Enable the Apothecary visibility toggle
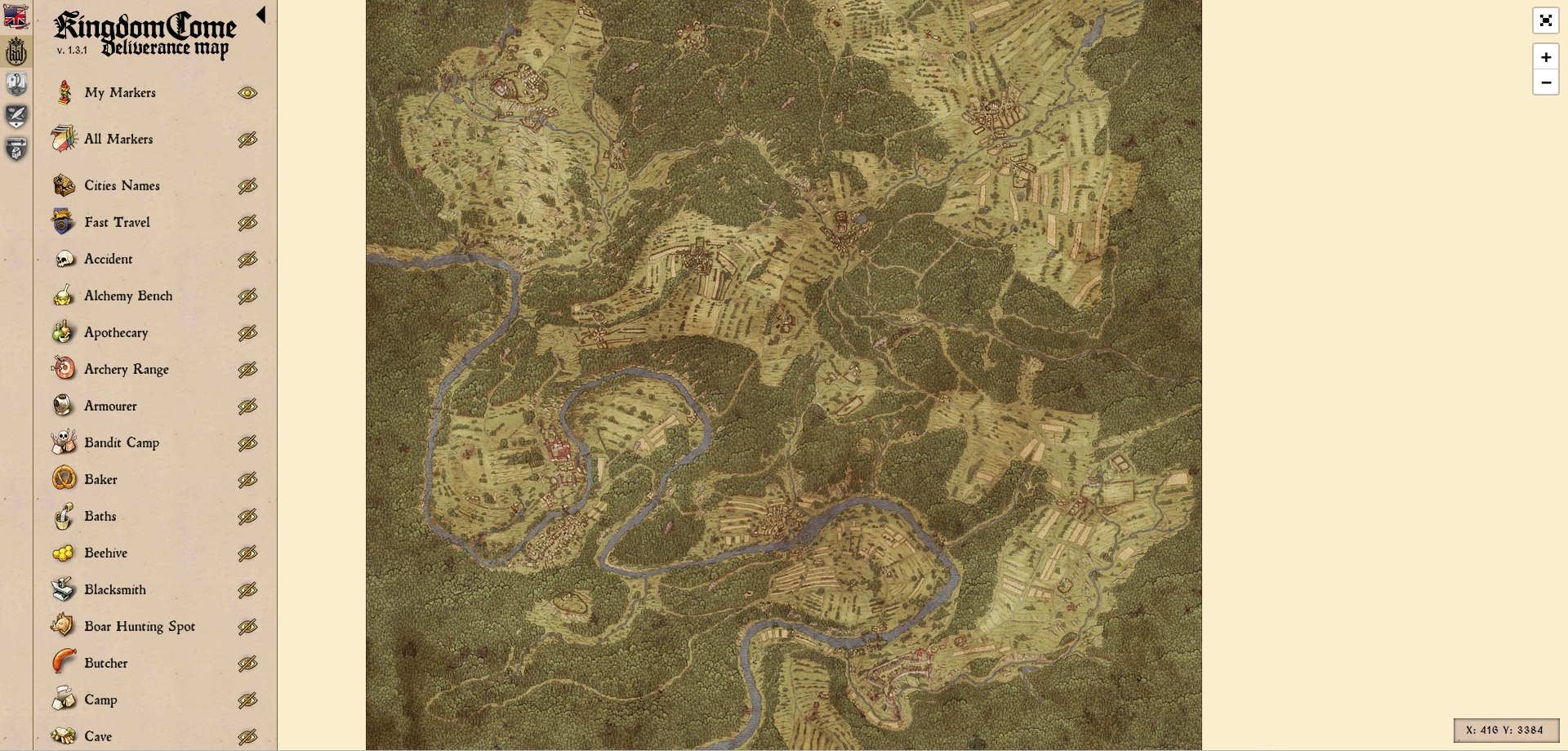The height and width of the screenshot is (751, 1568). (247, 332)
